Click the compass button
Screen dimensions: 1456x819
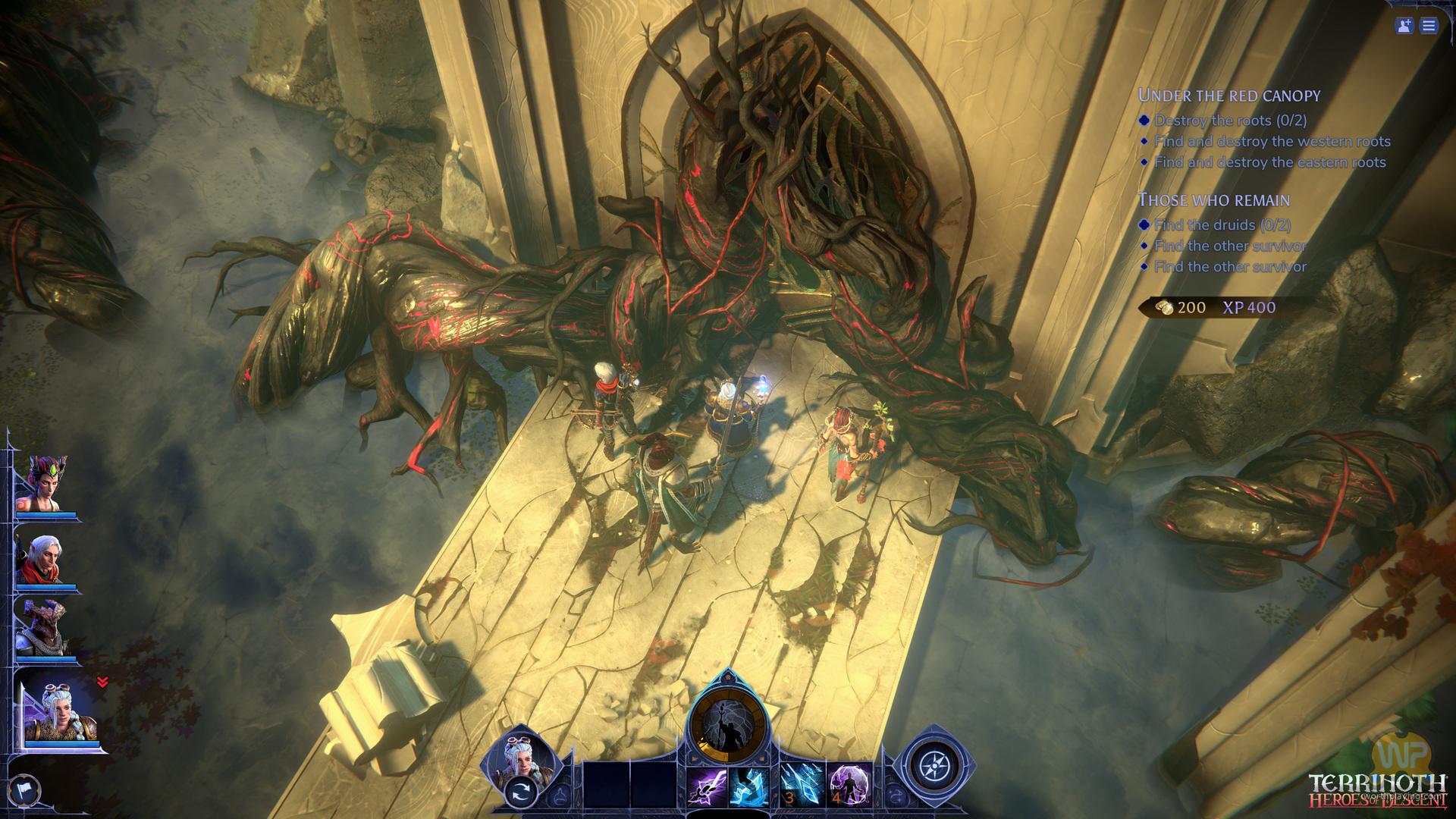coord(930,766)
